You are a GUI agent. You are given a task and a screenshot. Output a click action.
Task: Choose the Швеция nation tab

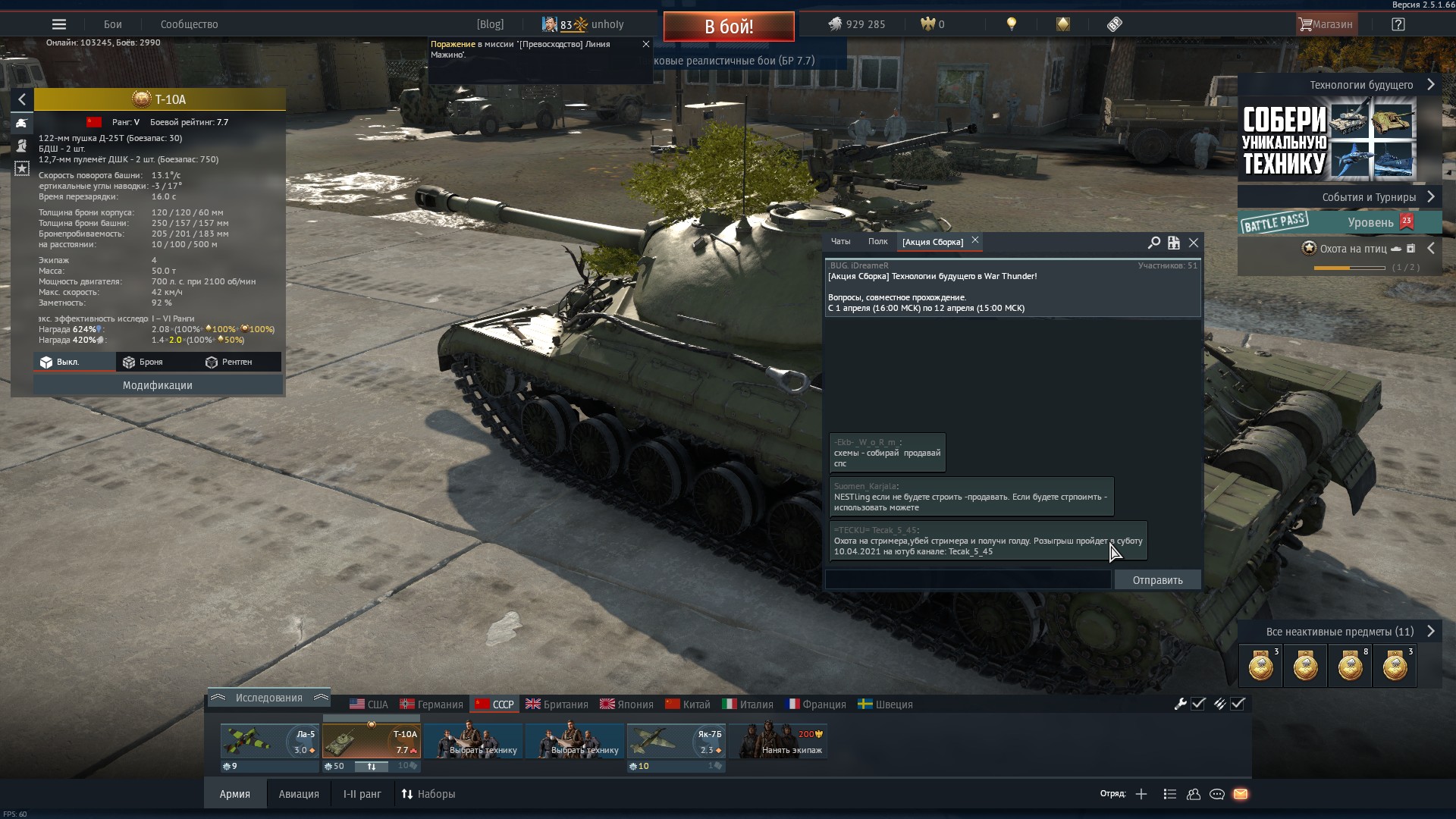click(x=885, y=704)
